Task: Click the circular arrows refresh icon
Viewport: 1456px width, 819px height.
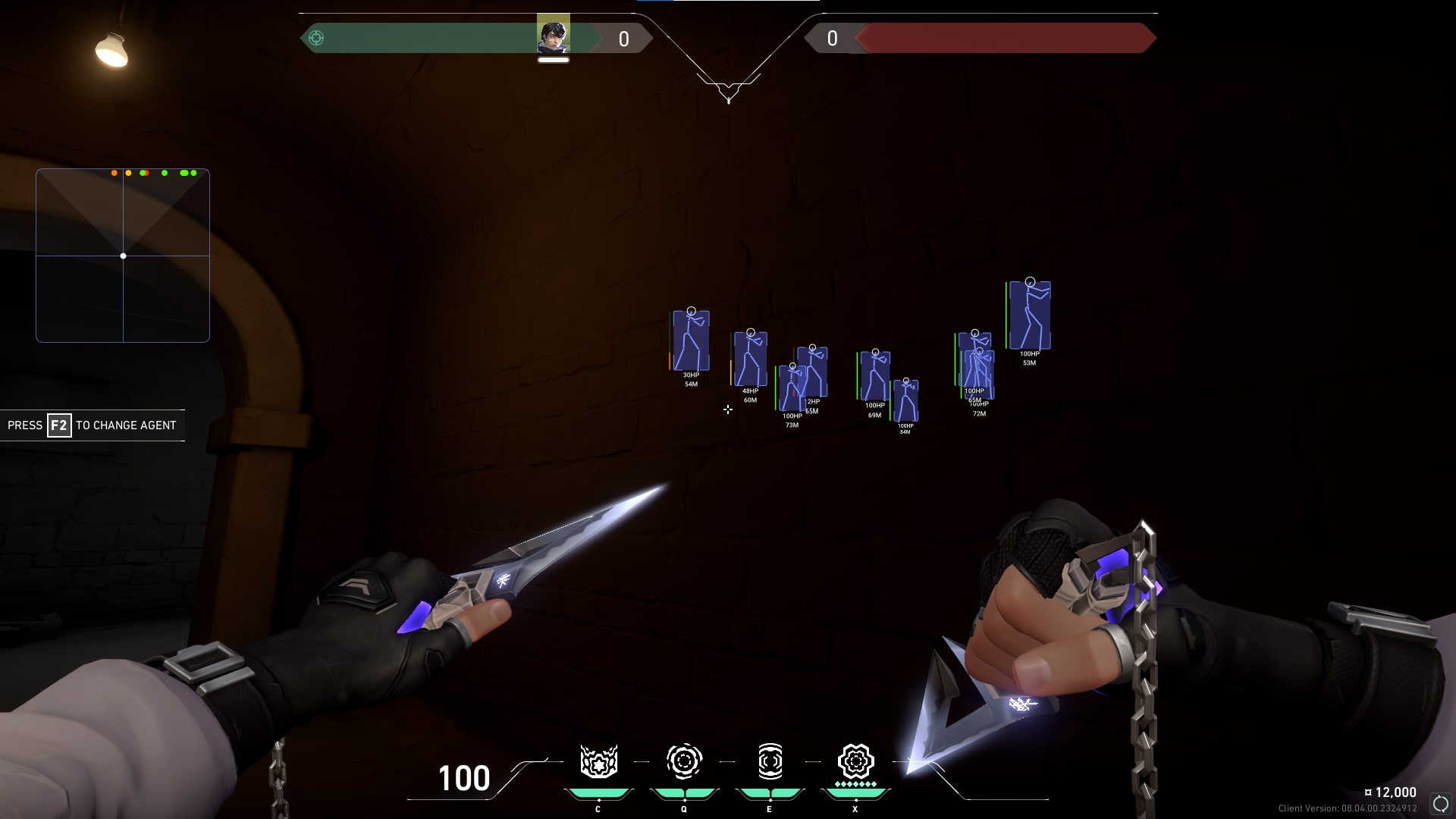Action: coord(1440,804)
